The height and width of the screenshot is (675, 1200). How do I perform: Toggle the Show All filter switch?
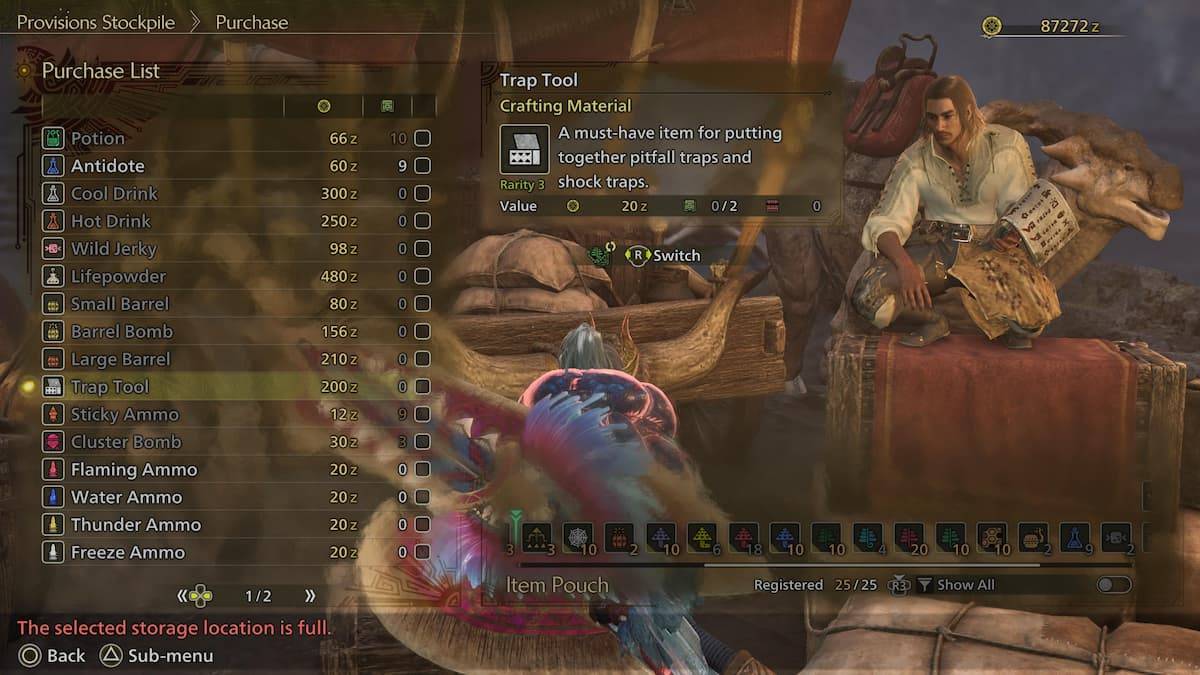(x=1114, y=585)
